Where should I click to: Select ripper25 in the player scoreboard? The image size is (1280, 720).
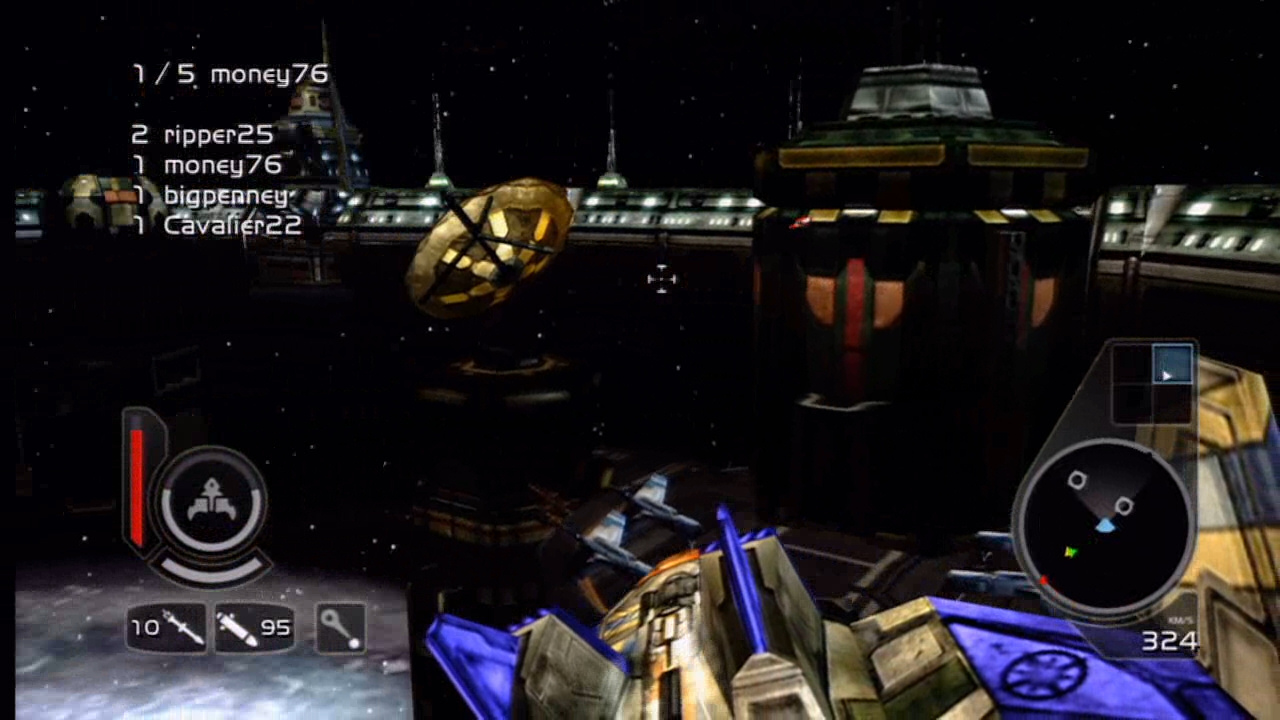tap(218, 135)
